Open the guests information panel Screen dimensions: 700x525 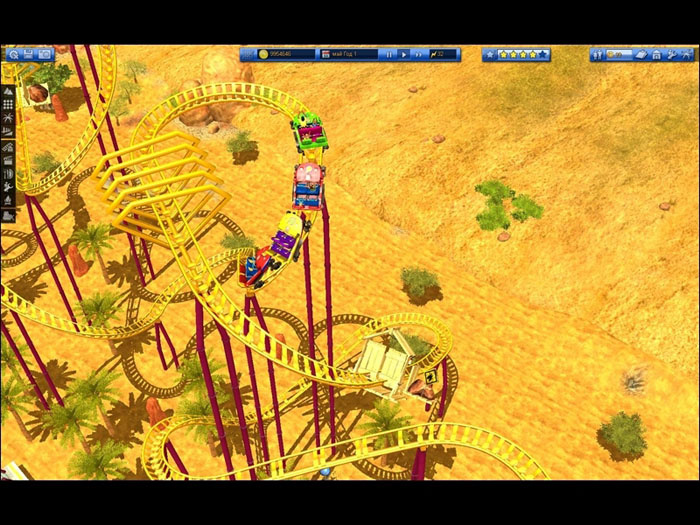[598, 55]
